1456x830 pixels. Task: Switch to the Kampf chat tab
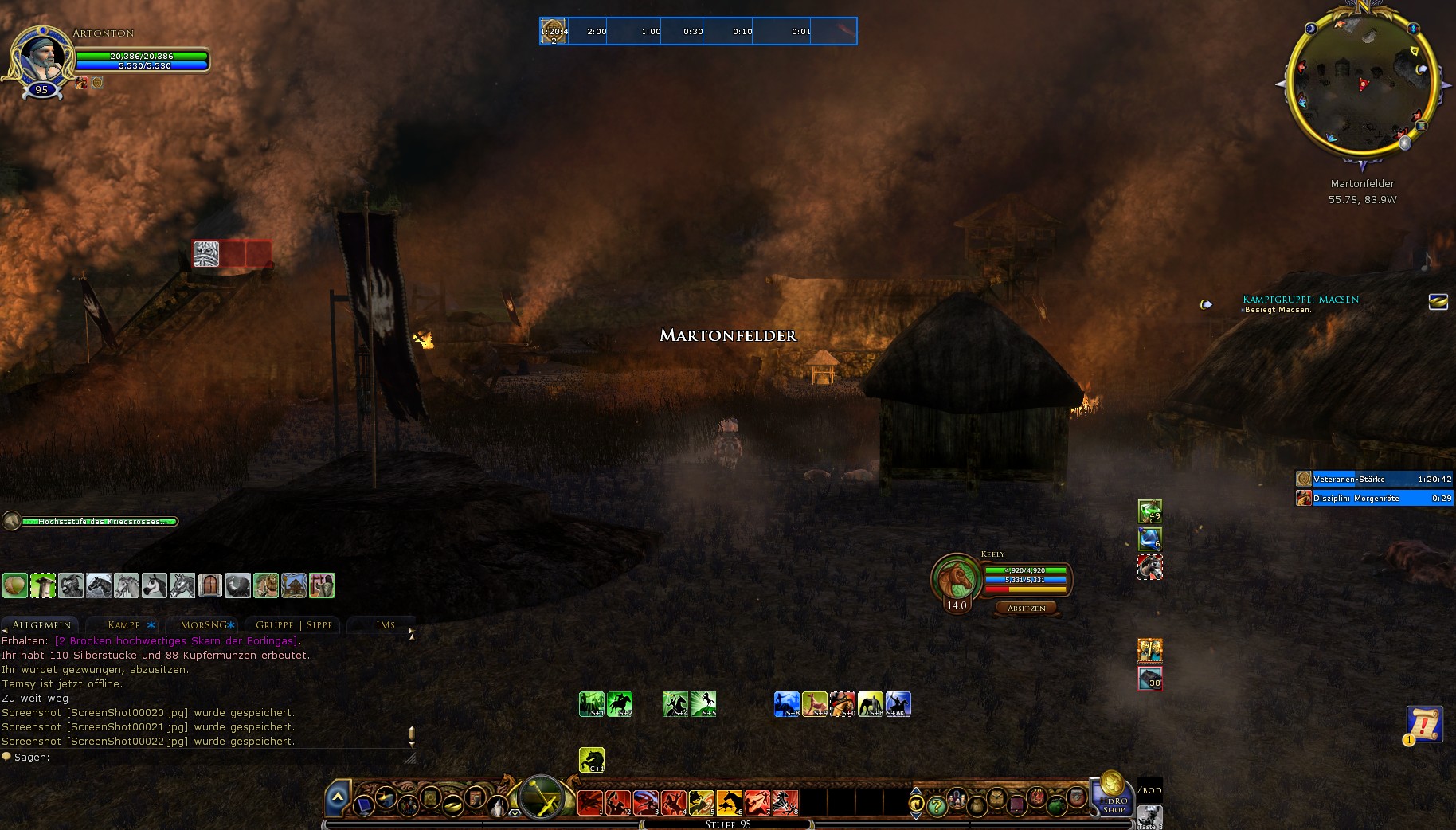[124, 625]
